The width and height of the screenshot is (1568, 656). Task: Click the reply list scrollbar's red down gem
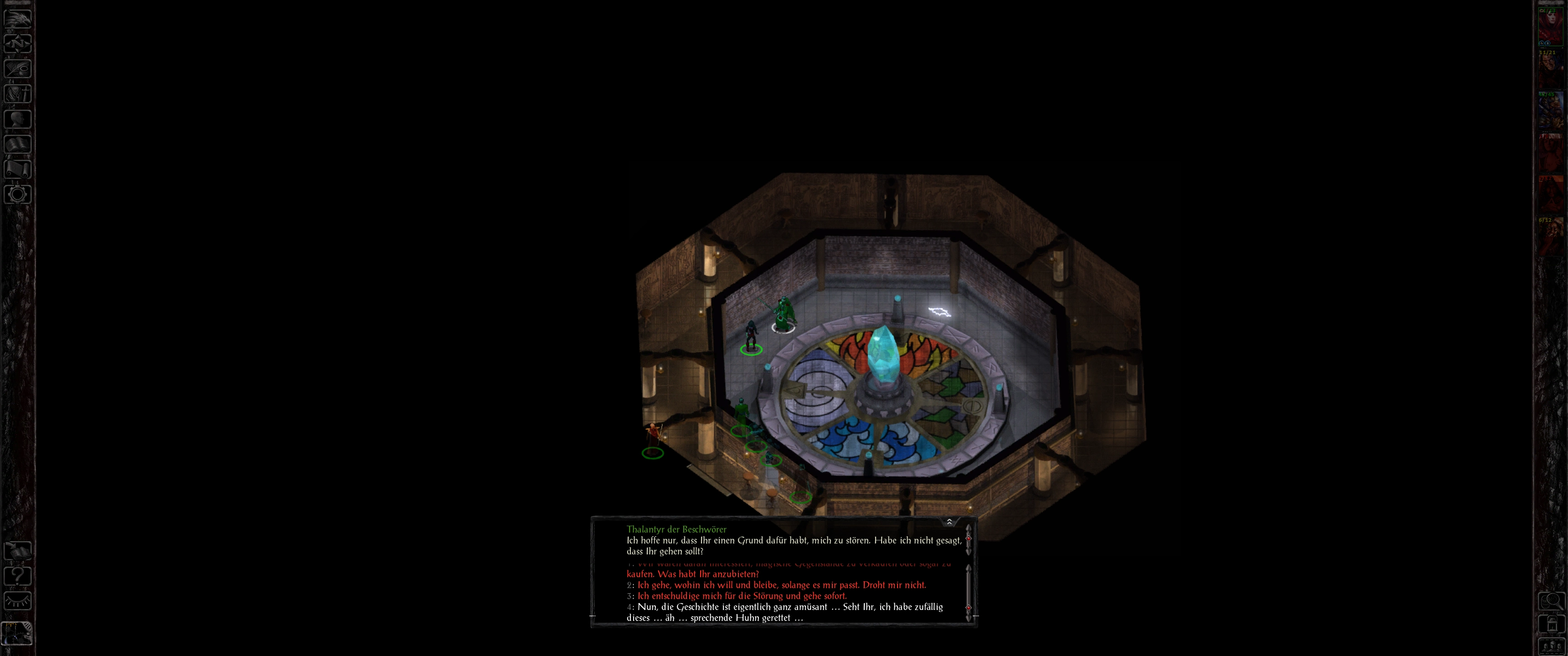[x=969, y=607]
